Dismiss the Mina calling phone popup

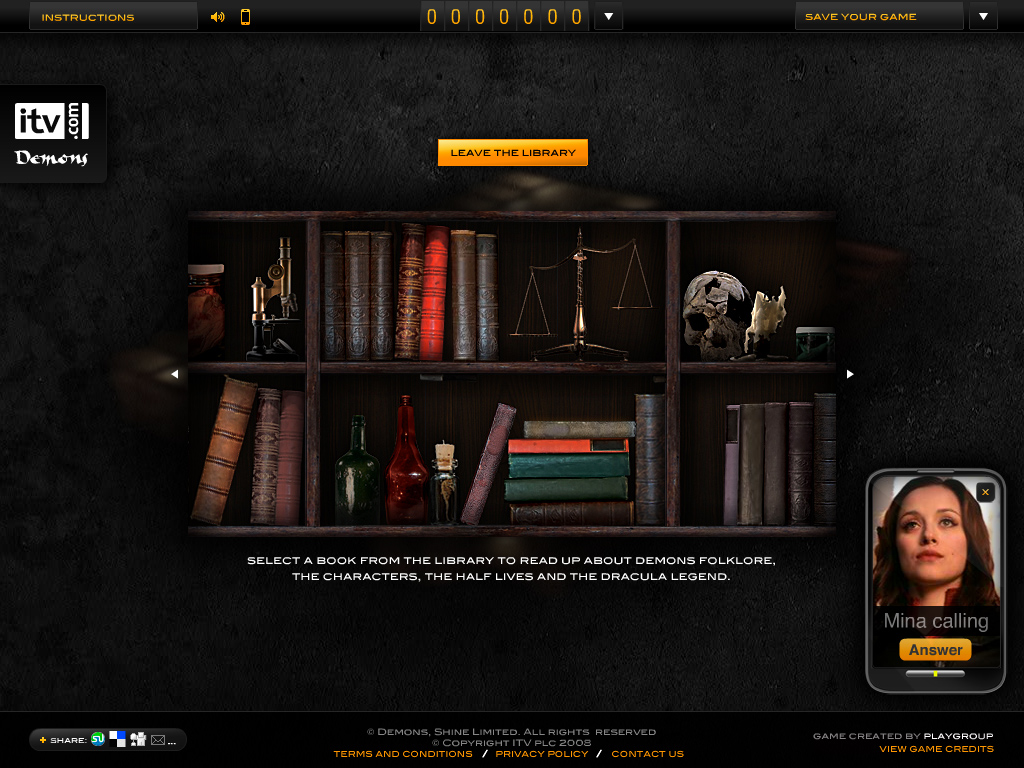click(x=985, y=492)
